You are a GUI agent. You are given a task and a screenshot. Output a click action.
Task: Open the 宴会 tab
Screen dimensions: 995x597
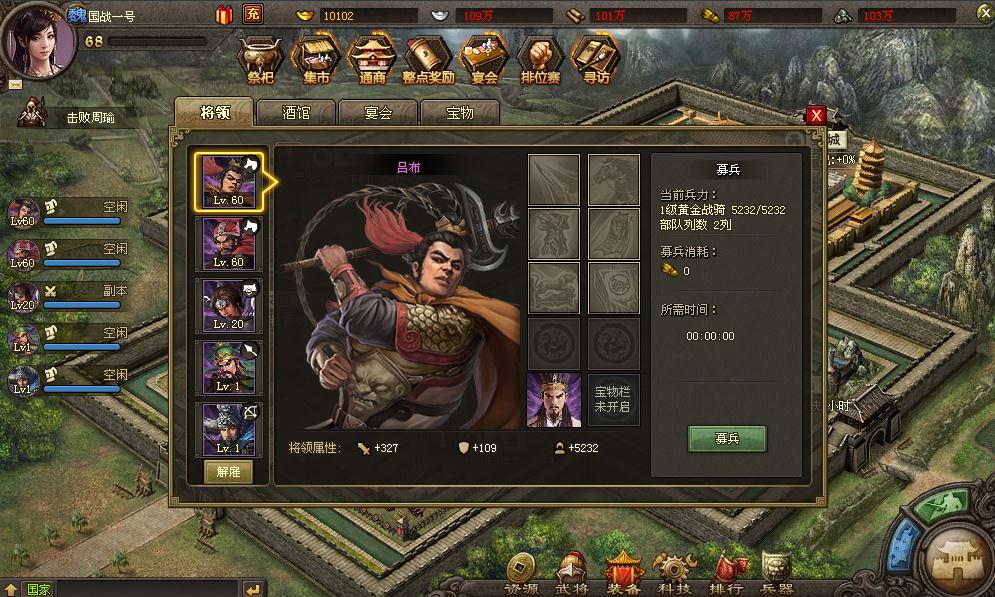point(378,113)
